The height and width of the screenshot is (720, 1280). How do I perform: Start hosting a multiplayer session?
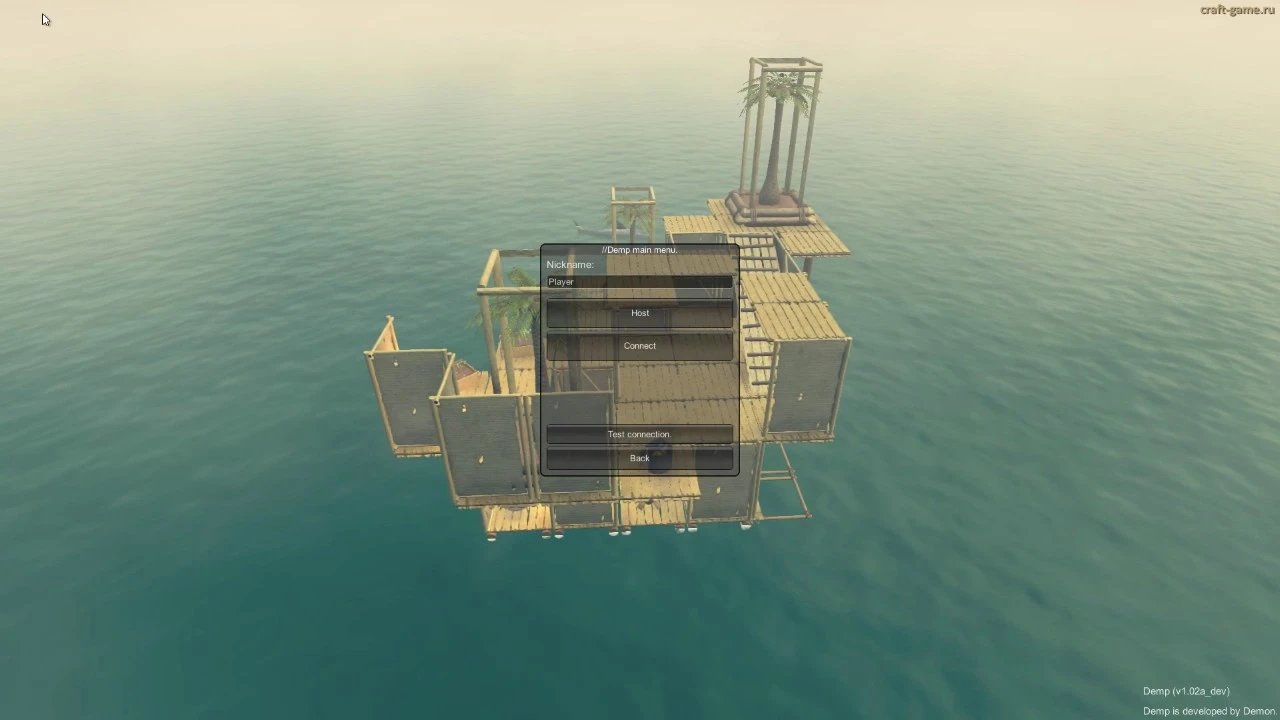point(639,312)
